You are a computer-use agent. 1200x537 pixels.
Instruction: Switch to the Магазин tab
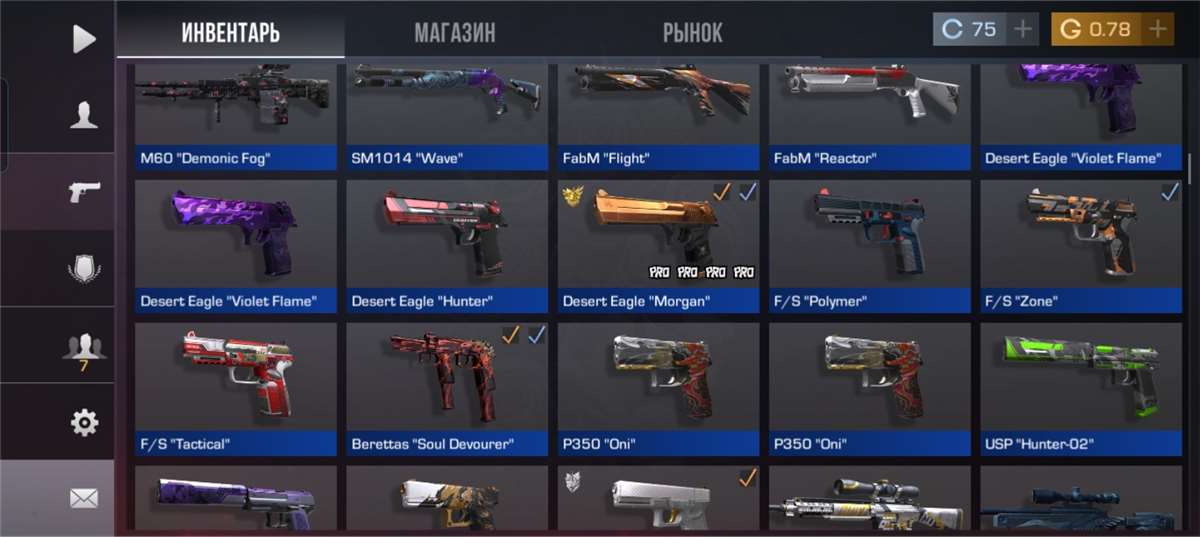pyautogui.click(x=454, y=32)
